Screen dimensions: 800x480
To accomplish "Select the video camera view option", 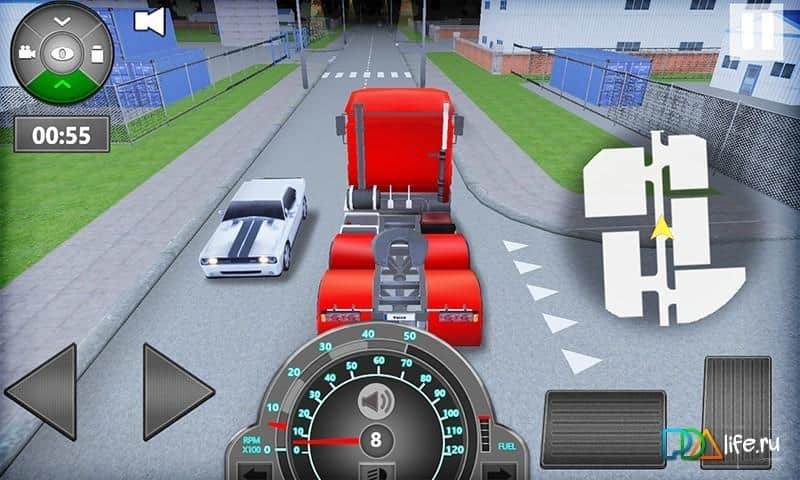I will tap(26, 53).
